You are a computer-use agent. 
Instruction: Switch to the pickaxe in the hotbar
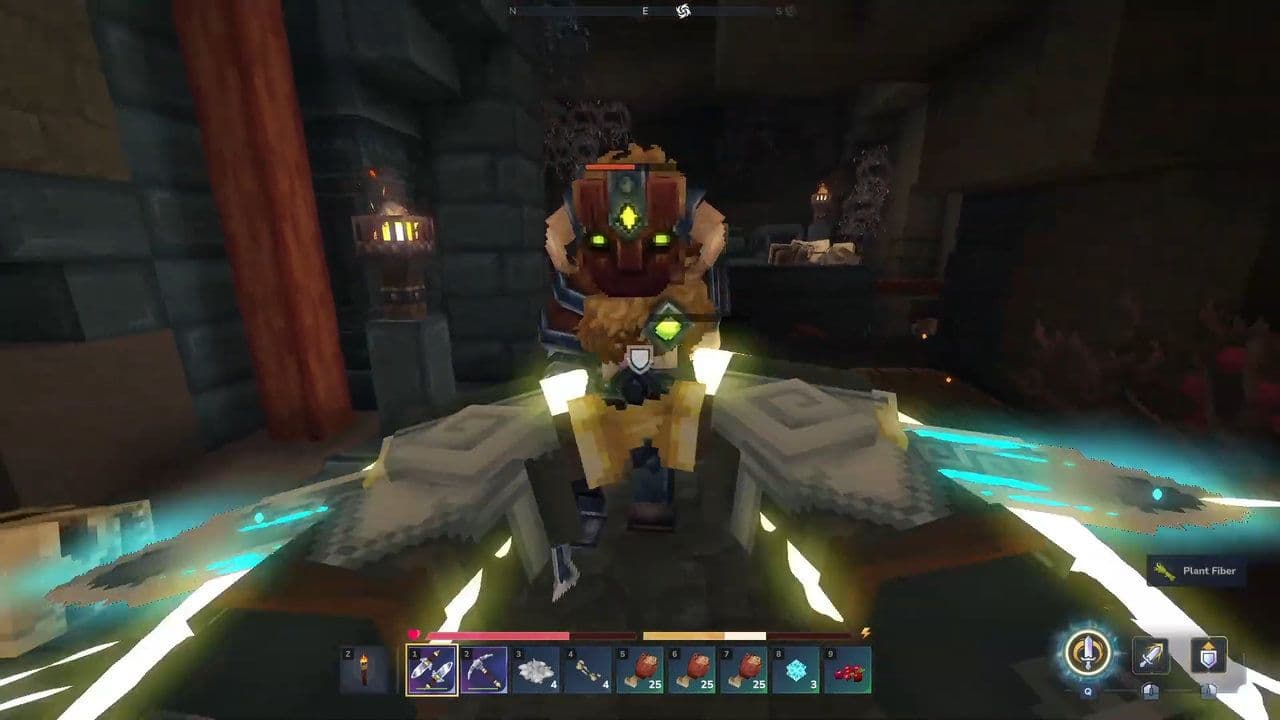(x=484, y=670)
